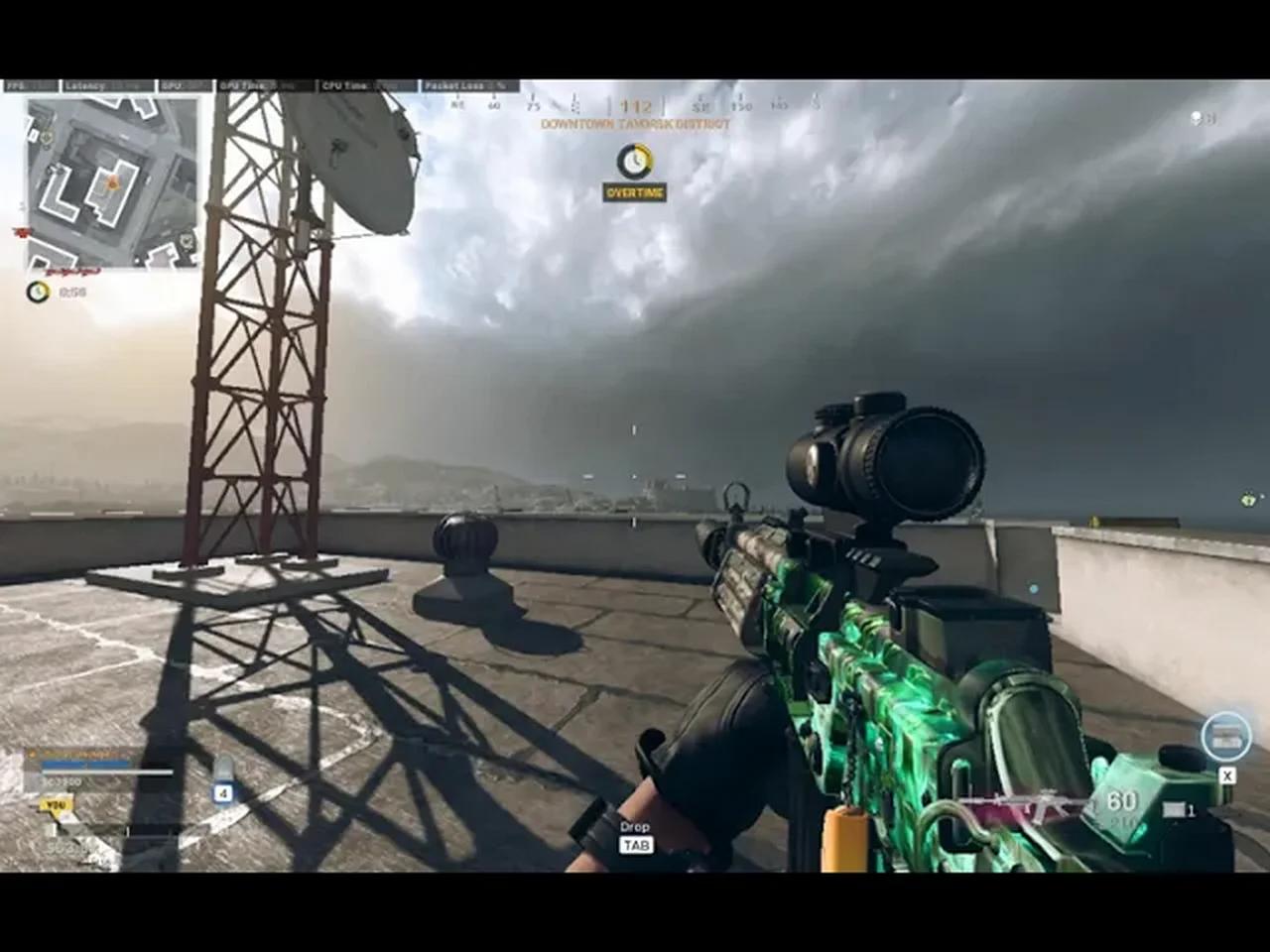Viewport: 1270px width, 952px height.
Task: Open the Drop TAB prompt
Action: (635, 836)
